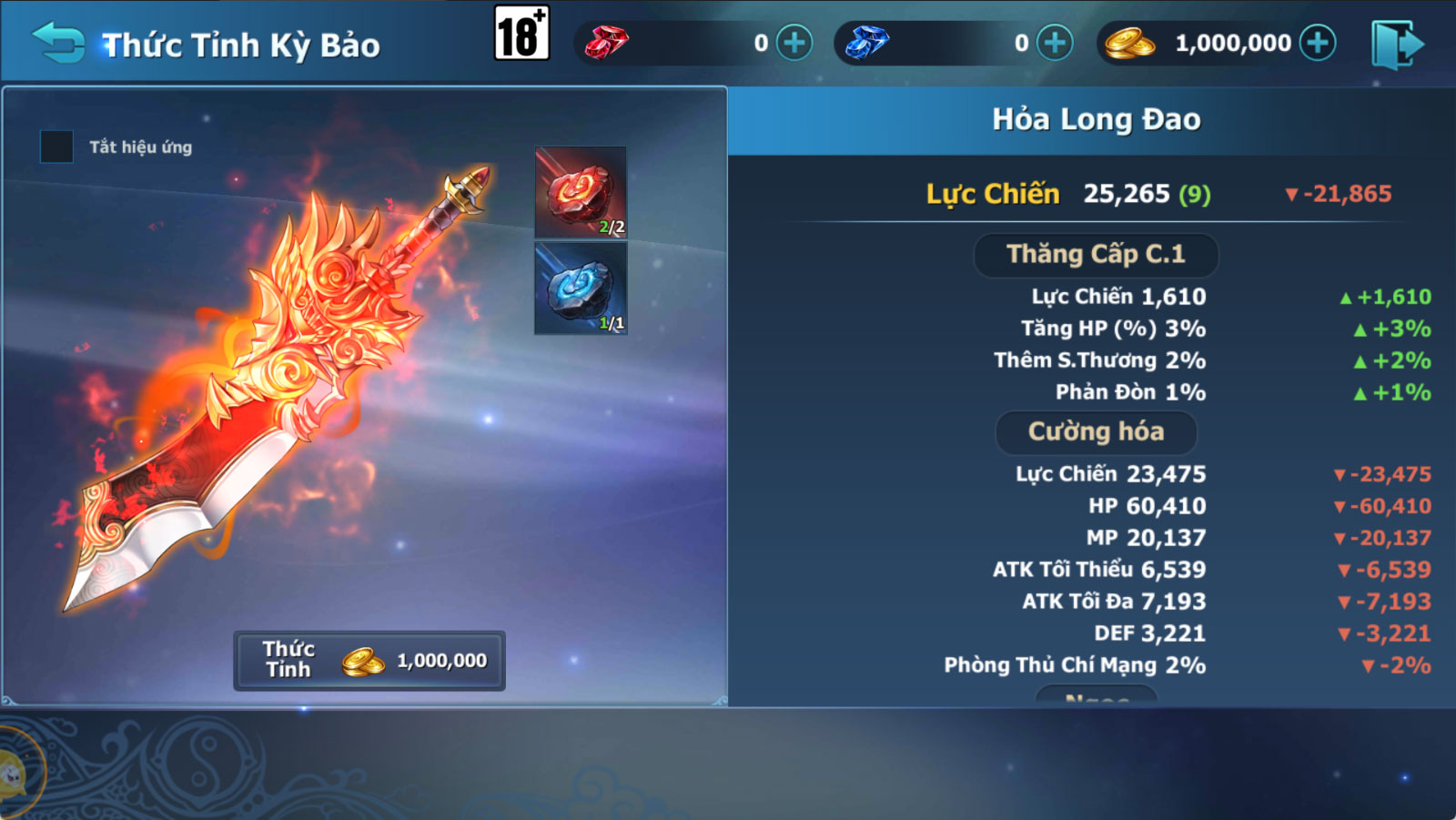The height and width of the screenshot is (820, 1456).
Task: Toggle the Tắt hiệu ứng checkbox
Action: pos(56,147)
